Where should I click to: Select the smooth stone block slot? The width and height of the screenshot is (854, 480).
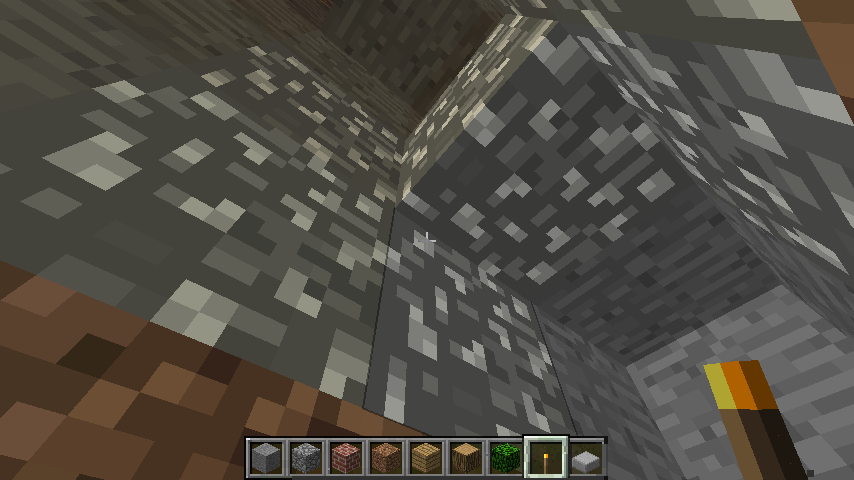[x=265, y=458]
